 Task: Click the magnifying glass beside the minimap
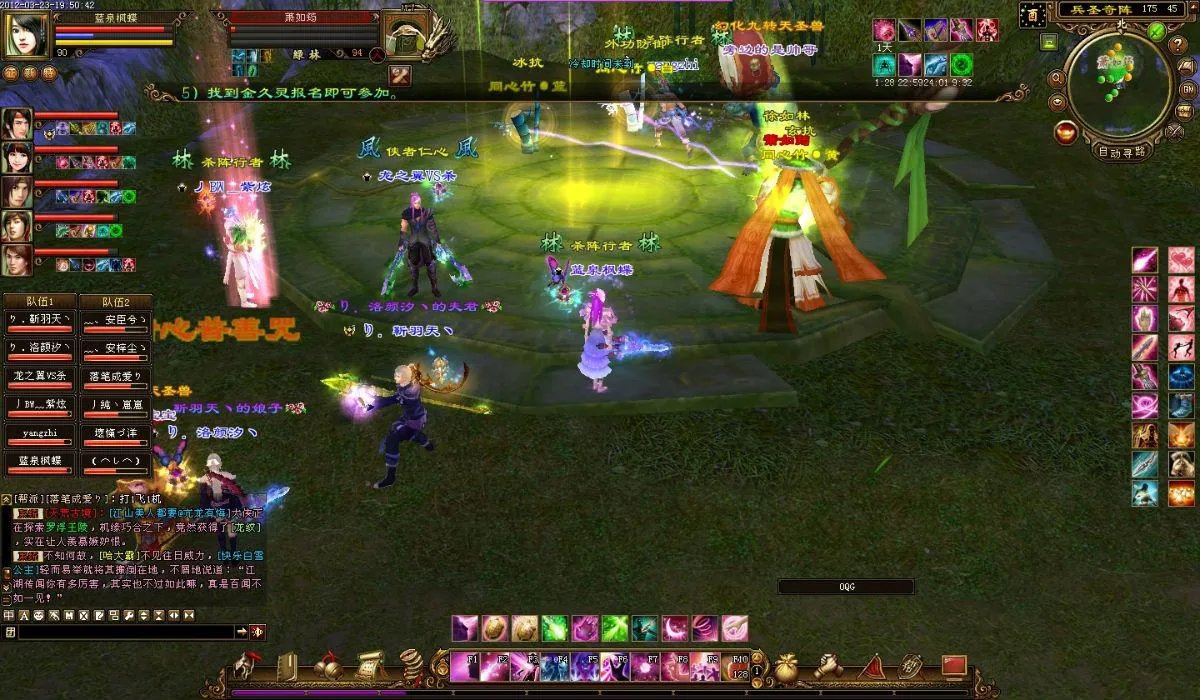[1056, 77]
